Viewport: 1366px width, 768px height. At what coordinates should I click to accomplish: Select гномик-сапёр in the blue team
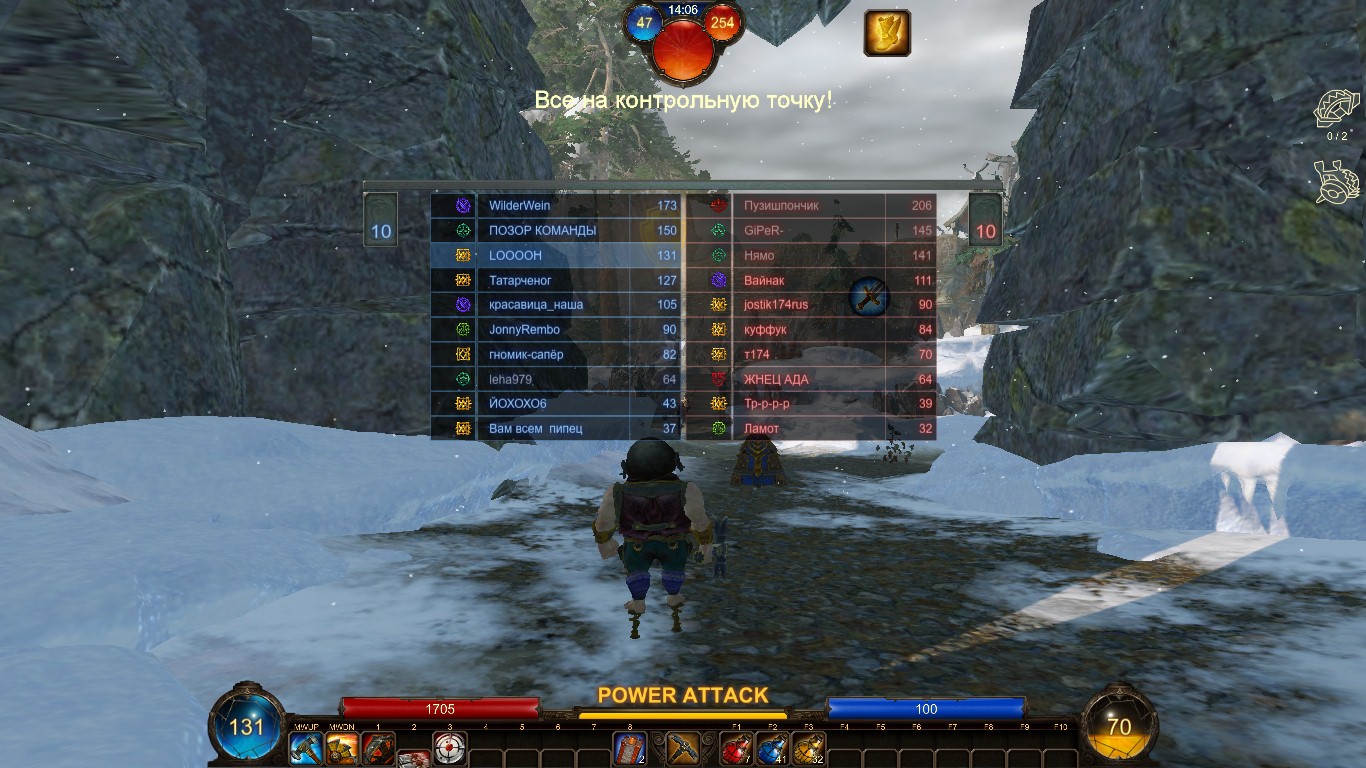556,354
